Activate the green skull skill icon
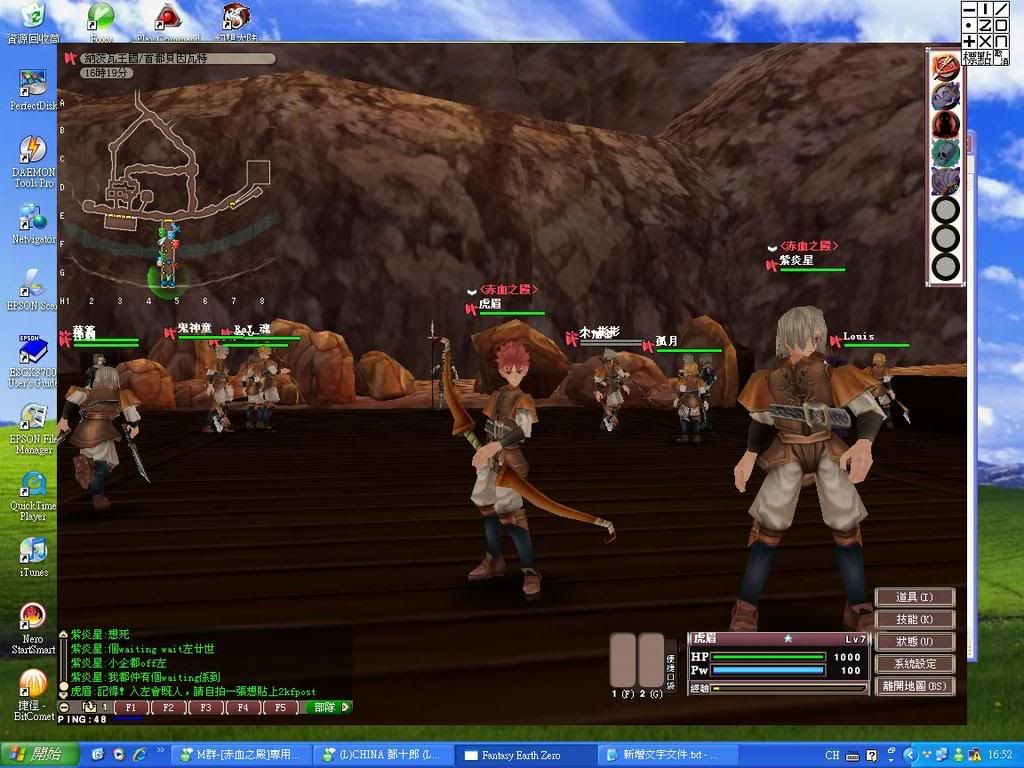Screen dimensions: 1024x768 [x=945, y=153]
